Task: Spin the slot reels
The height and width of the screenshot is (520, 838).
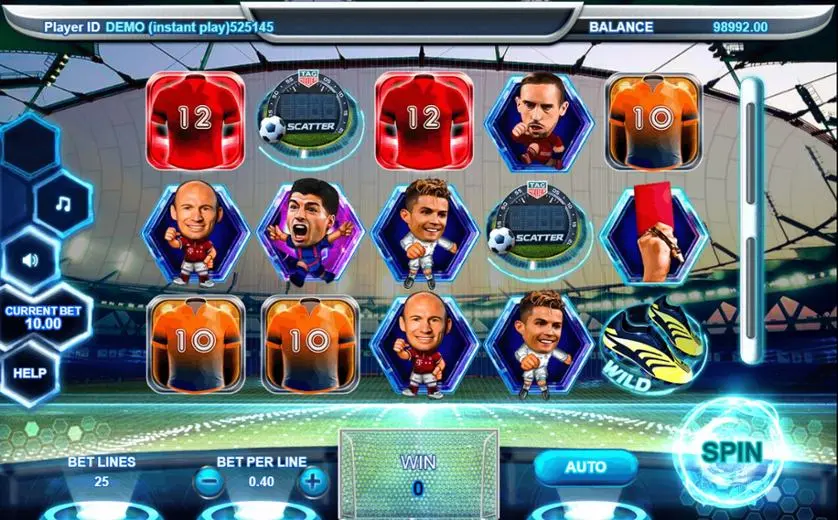Action: [731, 453]
